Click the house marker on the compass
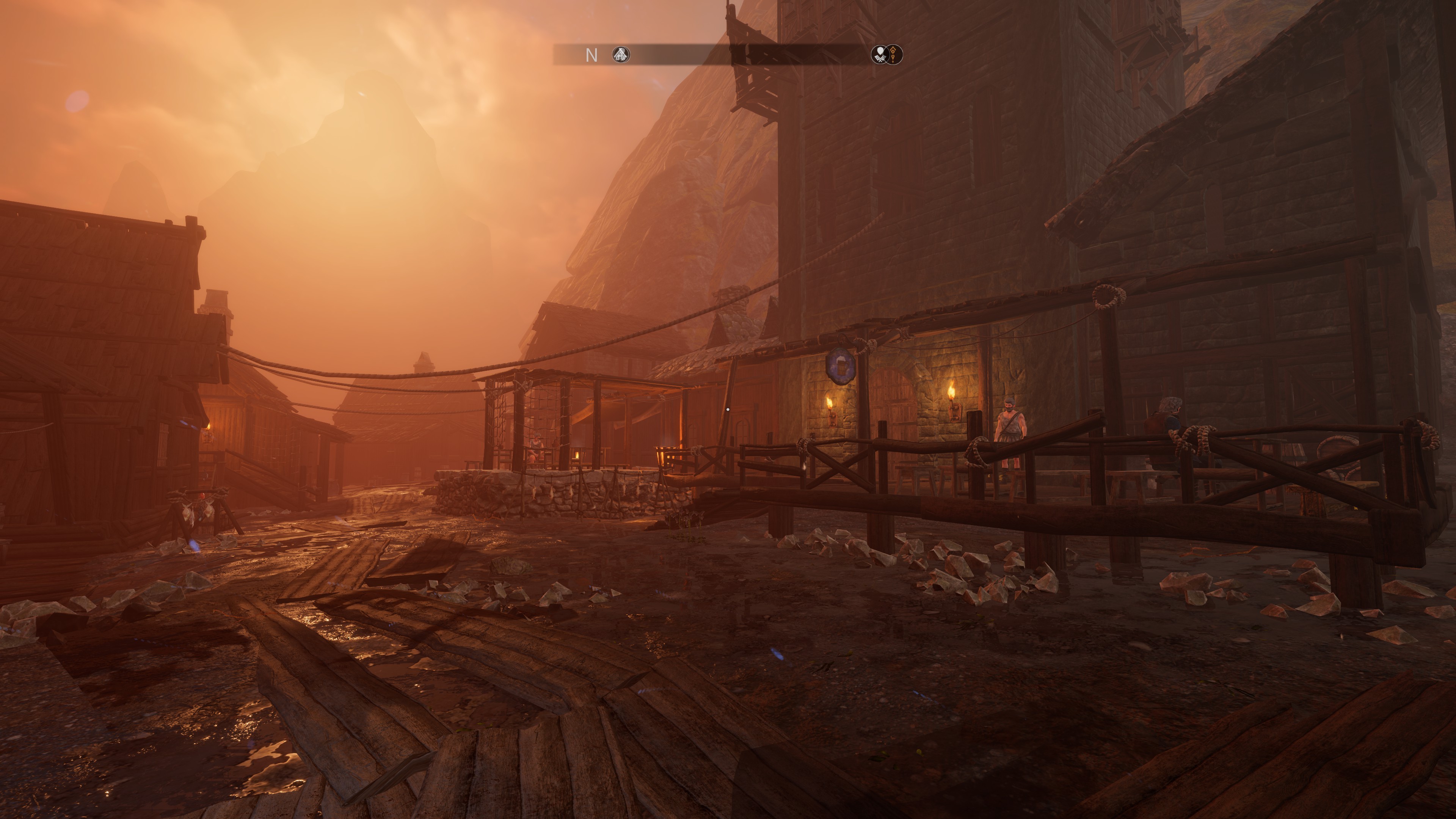 [621, 55]
